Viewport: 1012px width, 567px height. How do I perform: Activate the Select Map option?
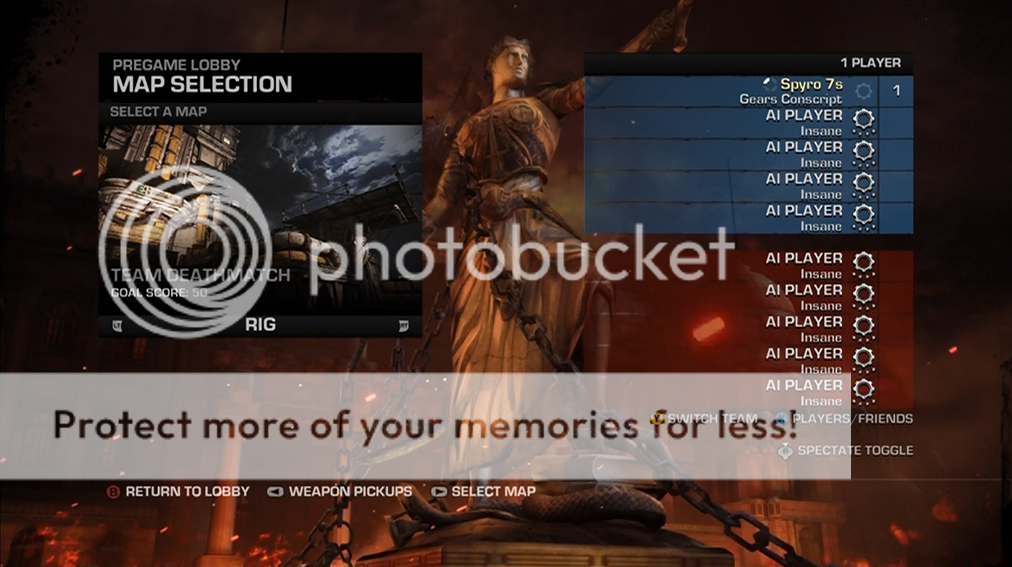pos(492,492)
